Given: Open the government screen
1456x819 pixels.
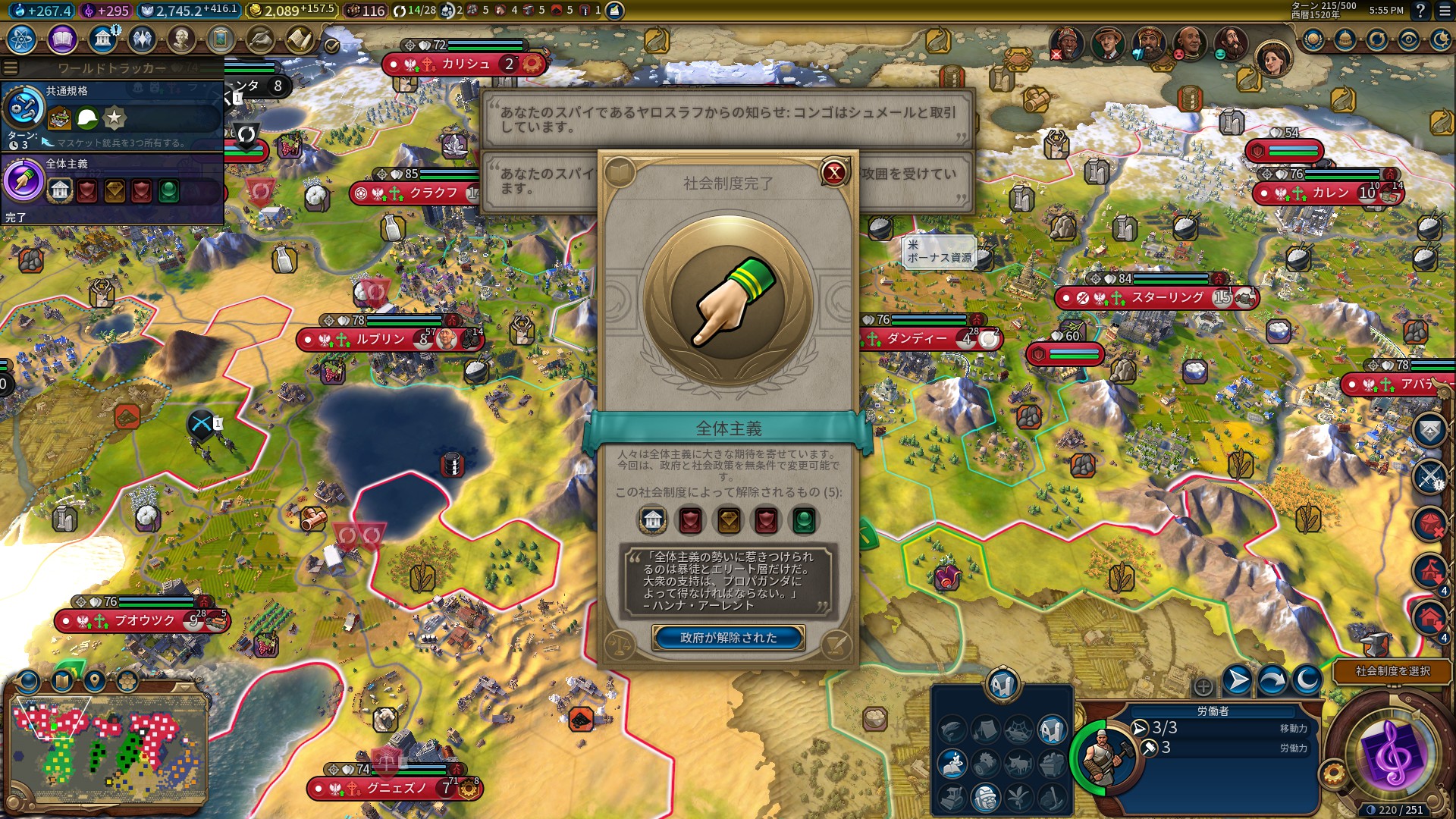Looking at the screenshot, I should tap(102, 39).
